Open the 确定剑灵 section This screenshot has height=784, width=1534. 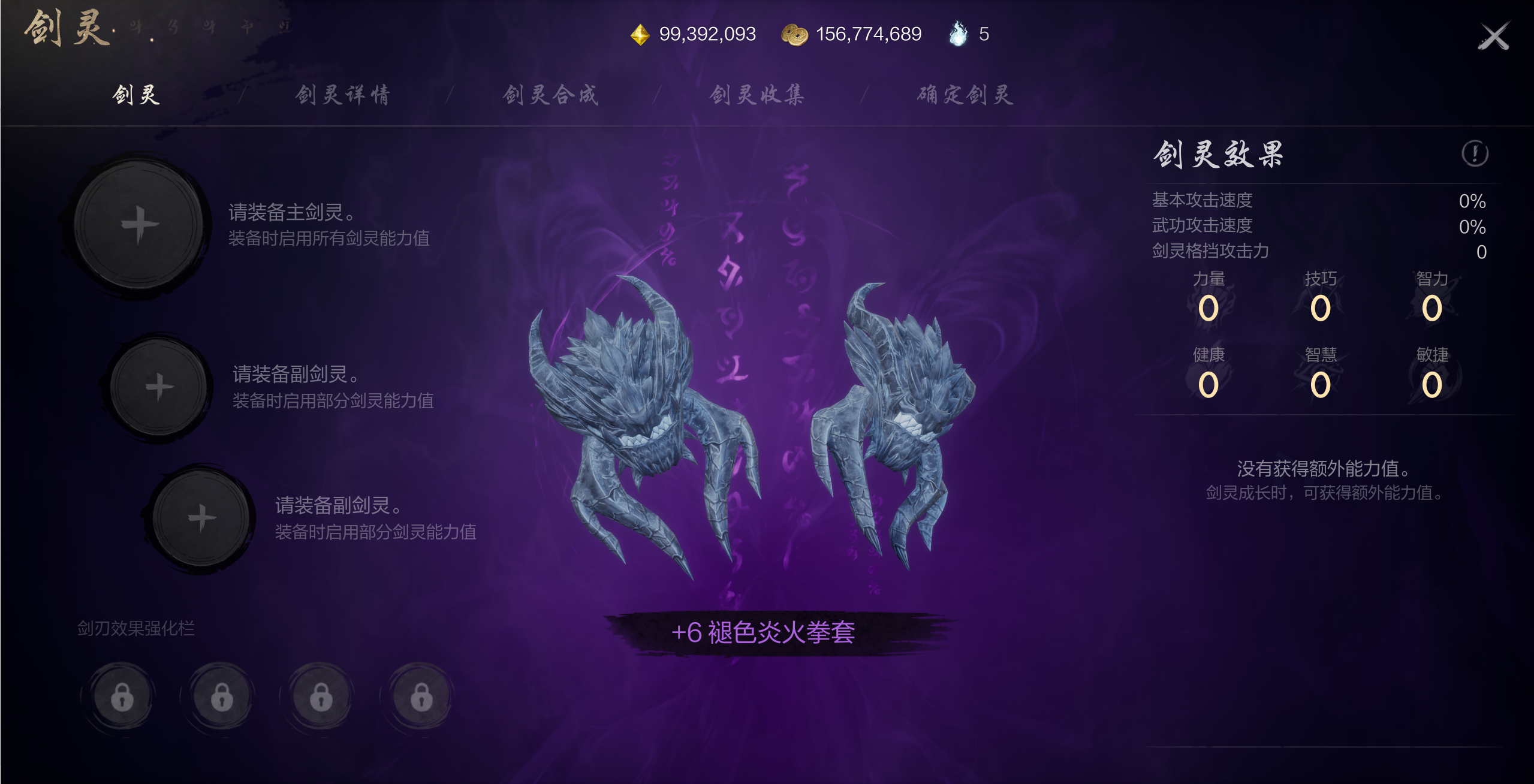click(964, 95)
